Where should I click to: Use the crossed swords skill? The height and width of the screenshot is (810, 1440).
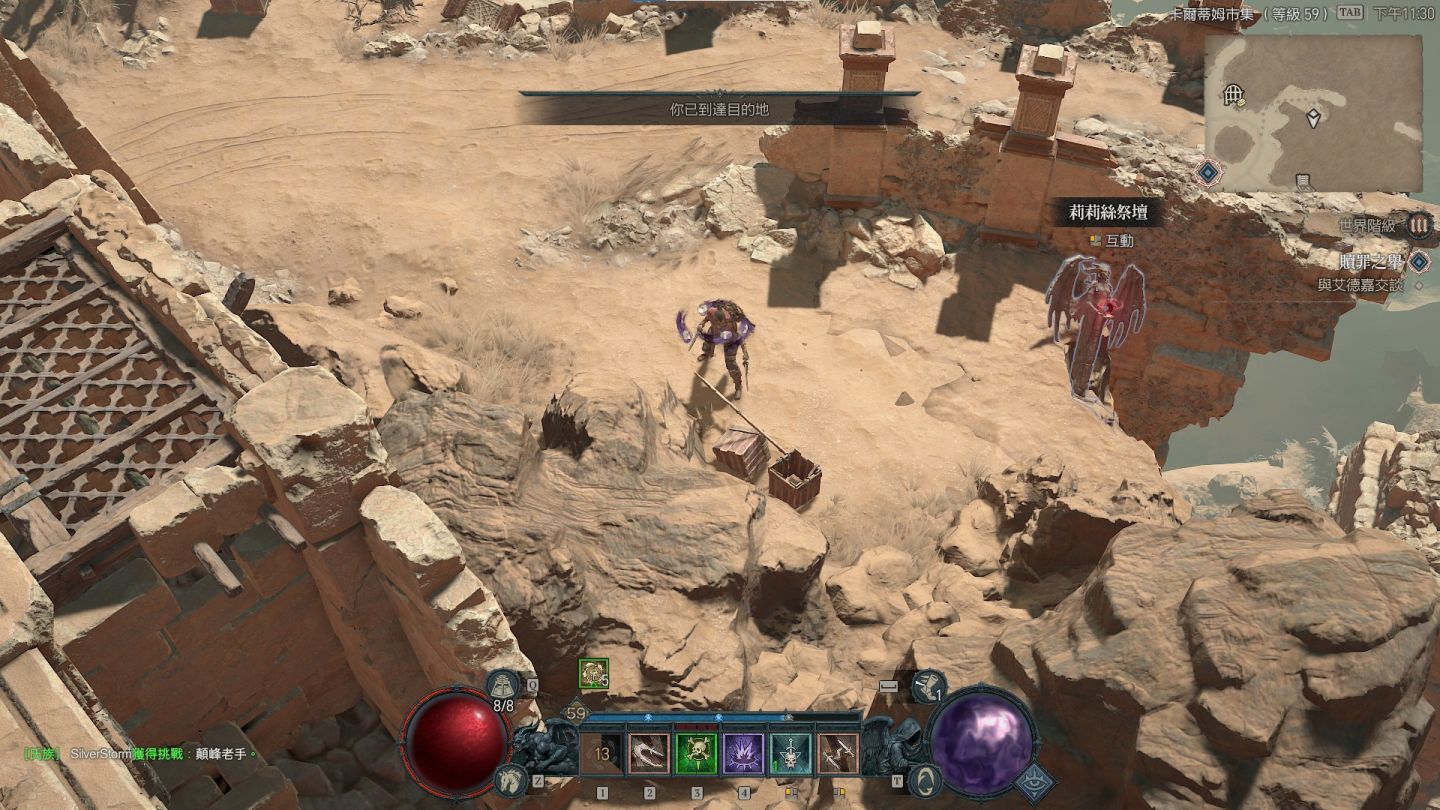838,754
